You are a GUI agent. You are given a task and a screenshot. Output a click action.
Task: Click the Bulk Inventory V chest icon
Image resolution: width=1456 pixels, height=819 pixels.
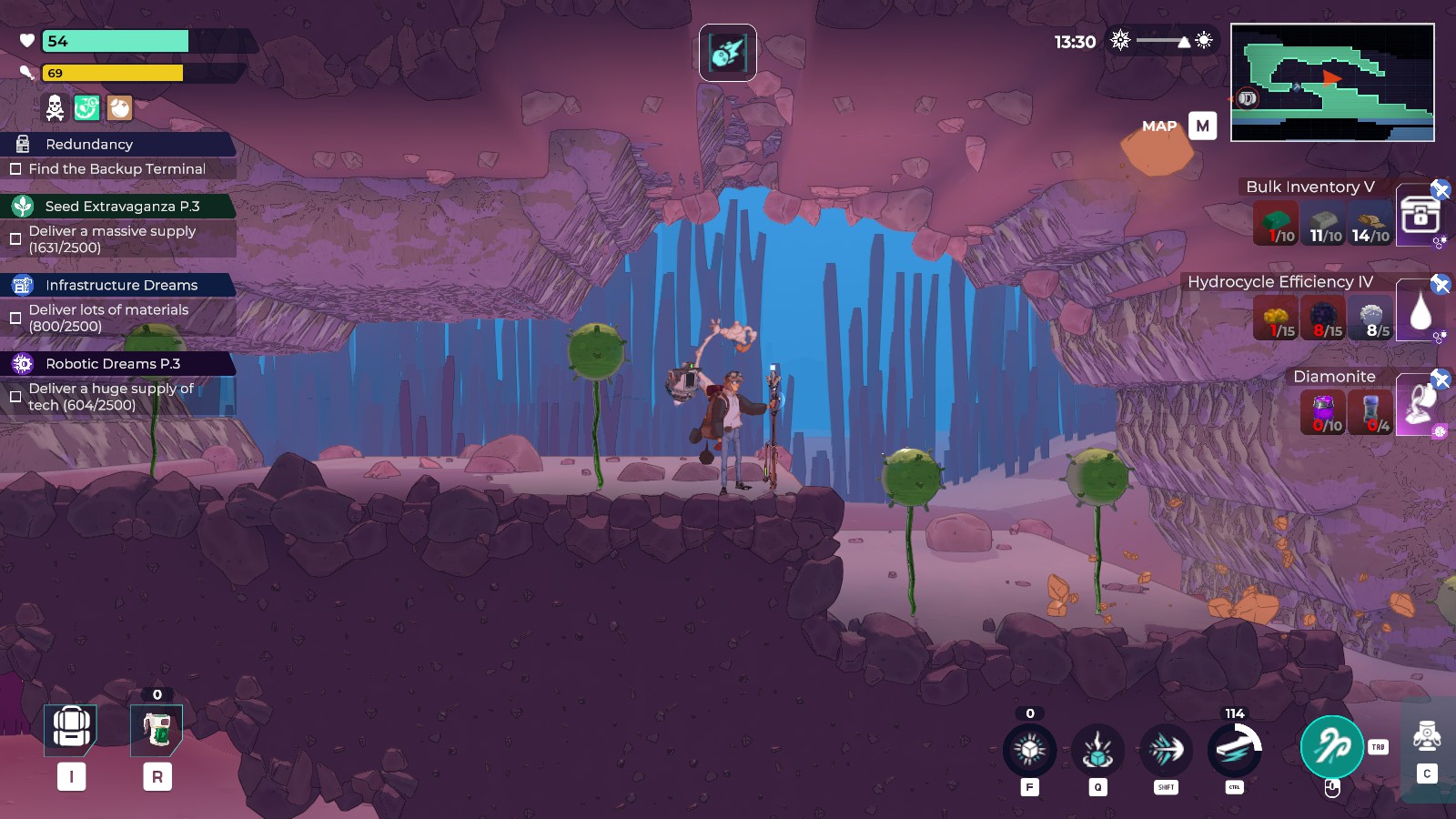pos(1419,216)
